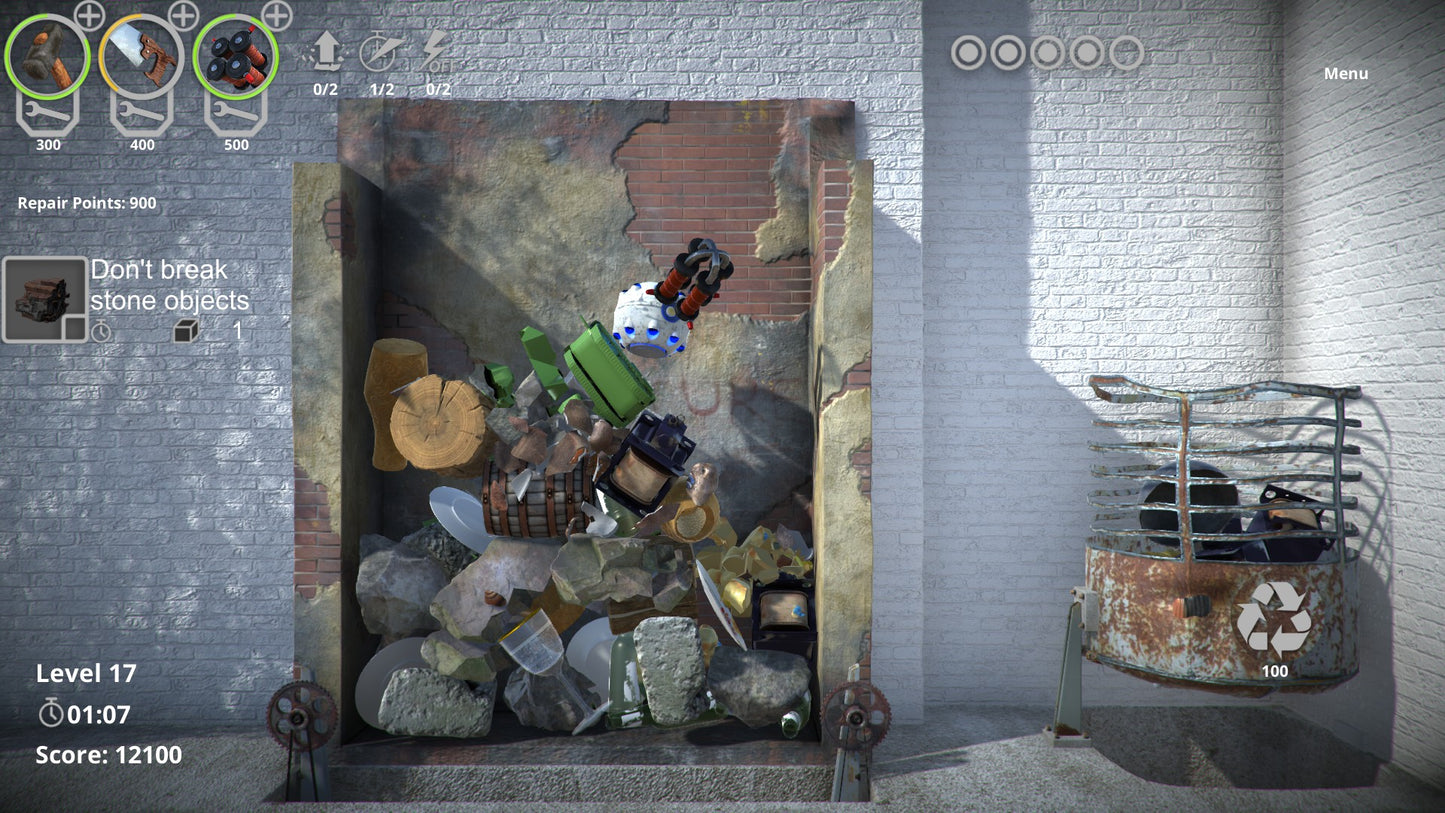The width and height of the screenshot is (1445, 813).
Task: Select the hammer tool
Action: click(47, 56)
